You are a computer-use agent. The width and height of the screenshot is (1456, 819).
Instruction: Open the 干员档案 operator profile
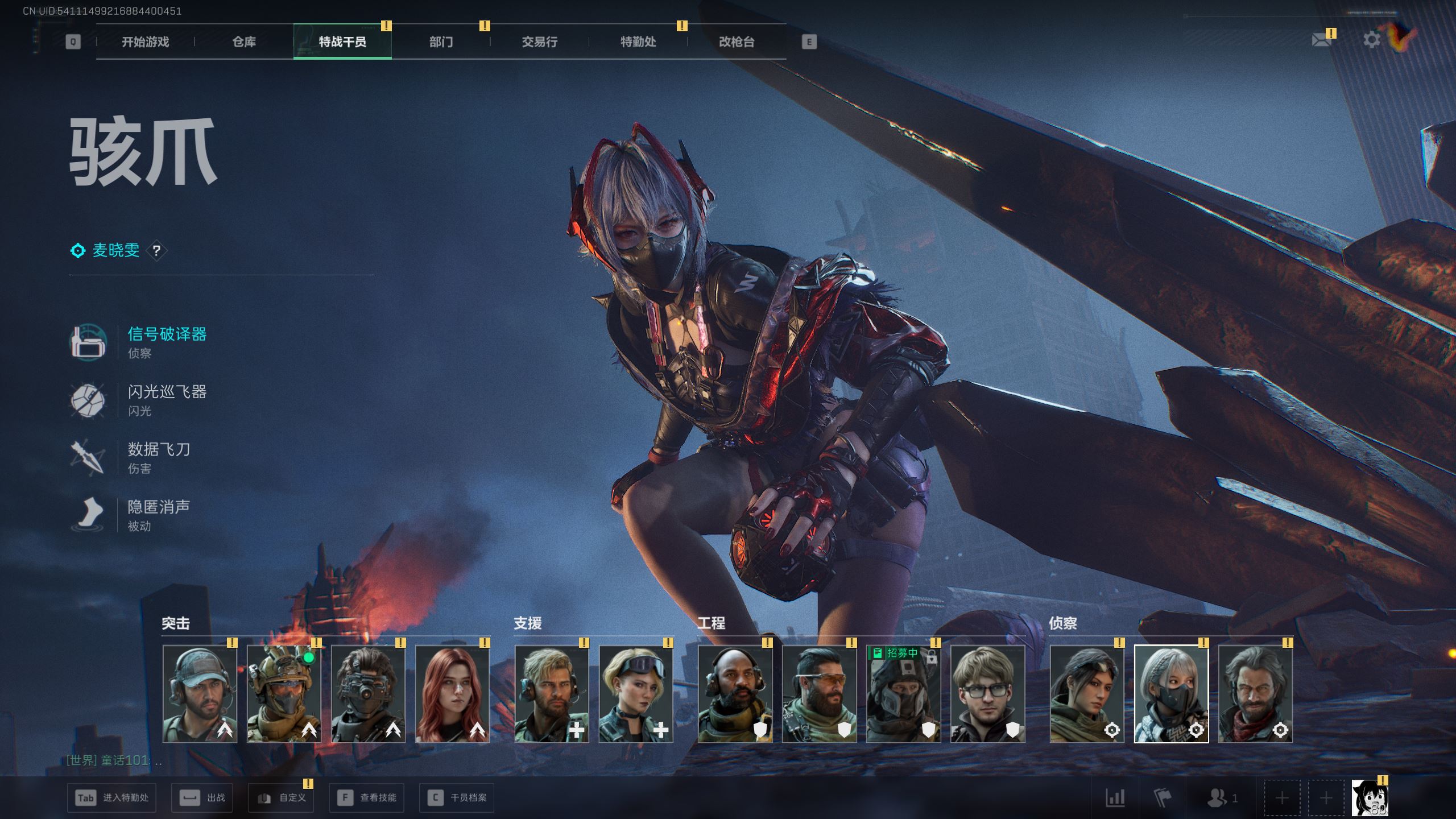point(457,798)
